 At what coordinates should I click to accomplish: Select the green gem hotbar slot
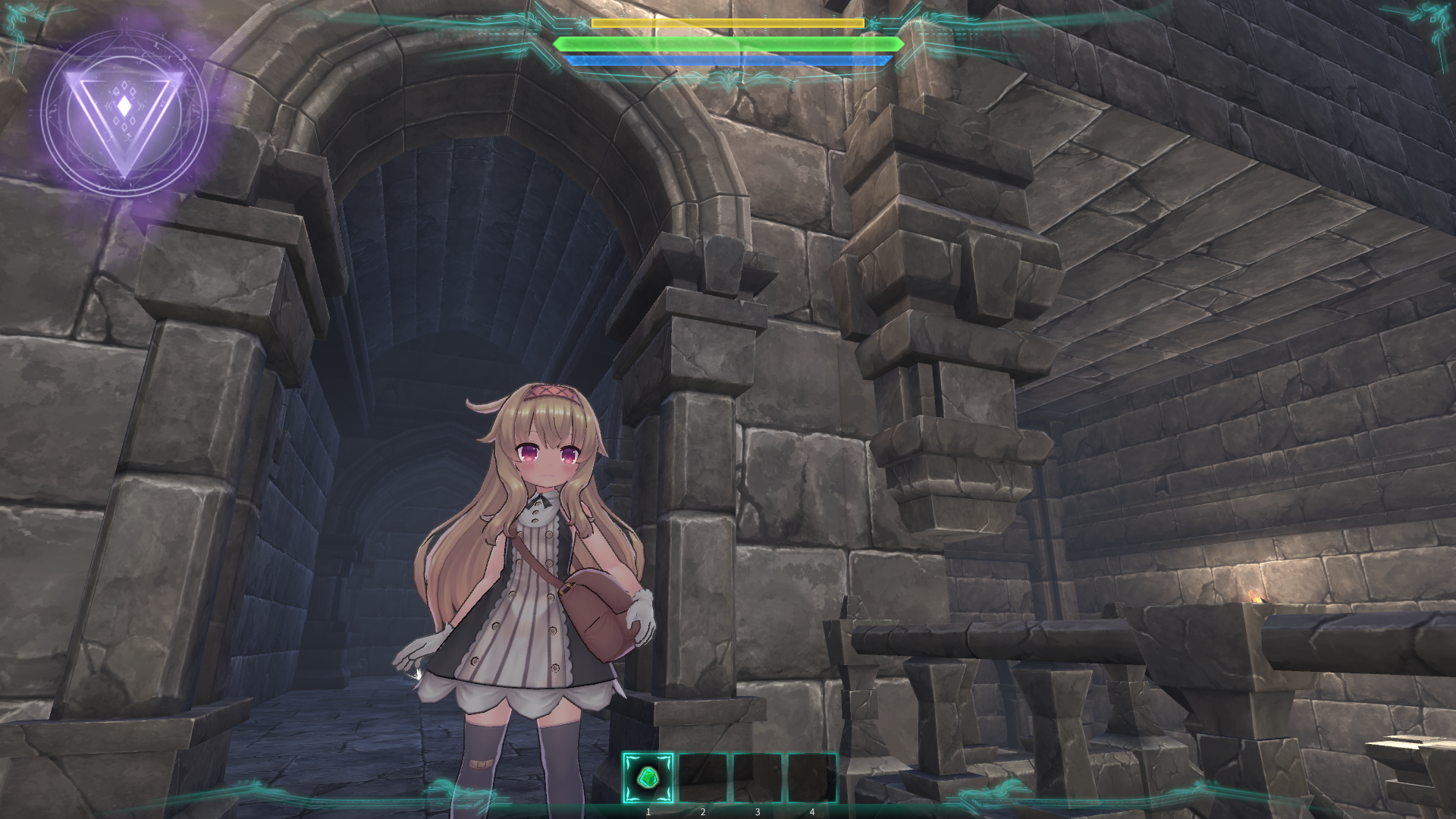[648, 777]
